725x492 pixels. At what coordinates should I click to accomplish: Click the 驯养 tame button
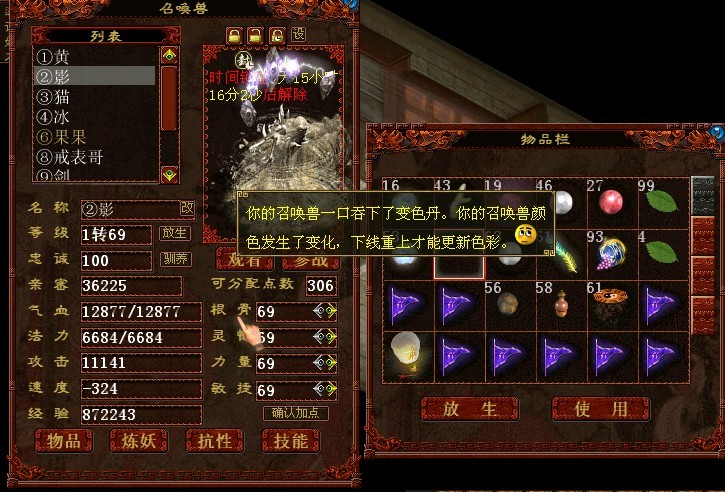[175, 260]
